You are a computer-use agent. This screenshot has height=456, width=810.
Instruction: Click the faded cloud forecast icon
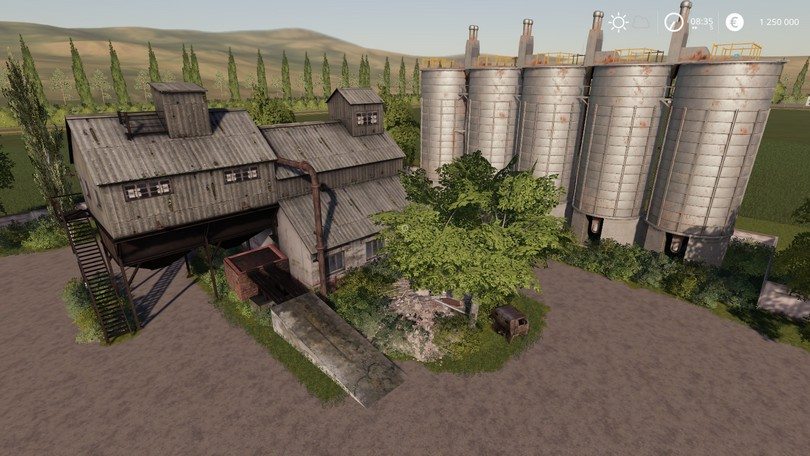(x=641, y=21)
